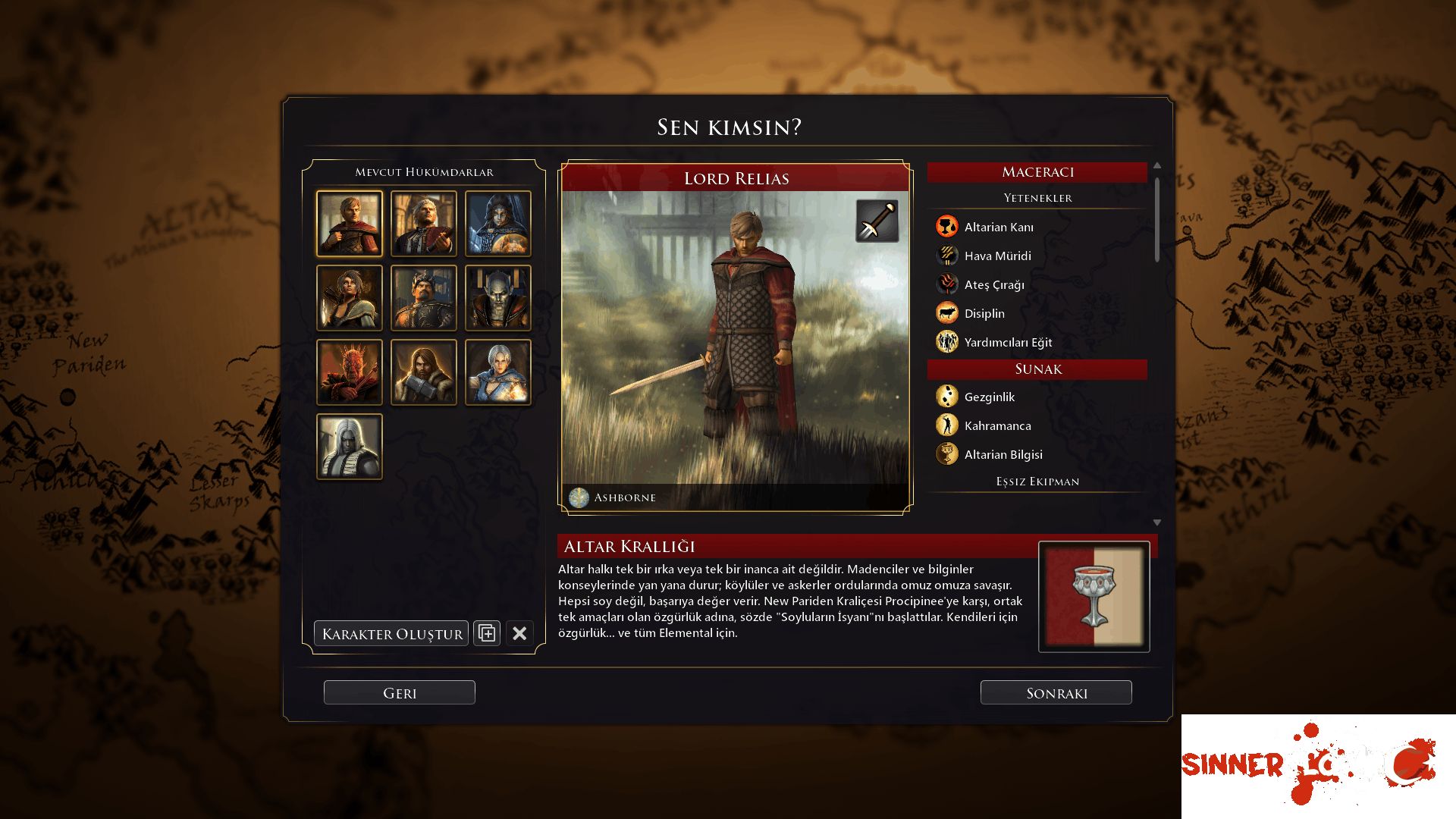Select Yardımcıları Eğit in the list
The image size is (1456, 819).
(1007, 342)
